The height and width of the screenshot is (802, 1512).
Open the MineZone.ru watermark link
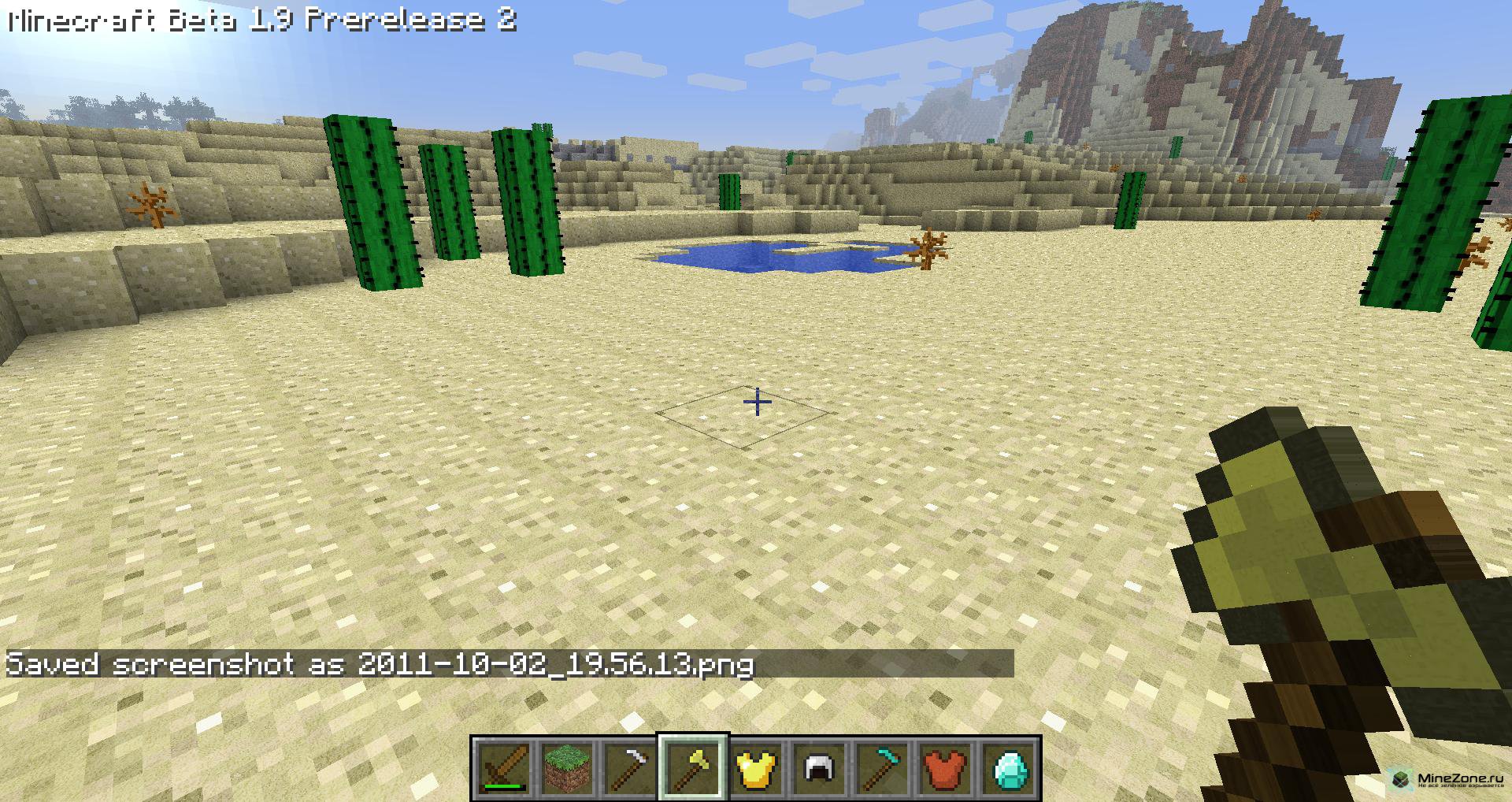pyautogui.click(x=1447, y=780)
